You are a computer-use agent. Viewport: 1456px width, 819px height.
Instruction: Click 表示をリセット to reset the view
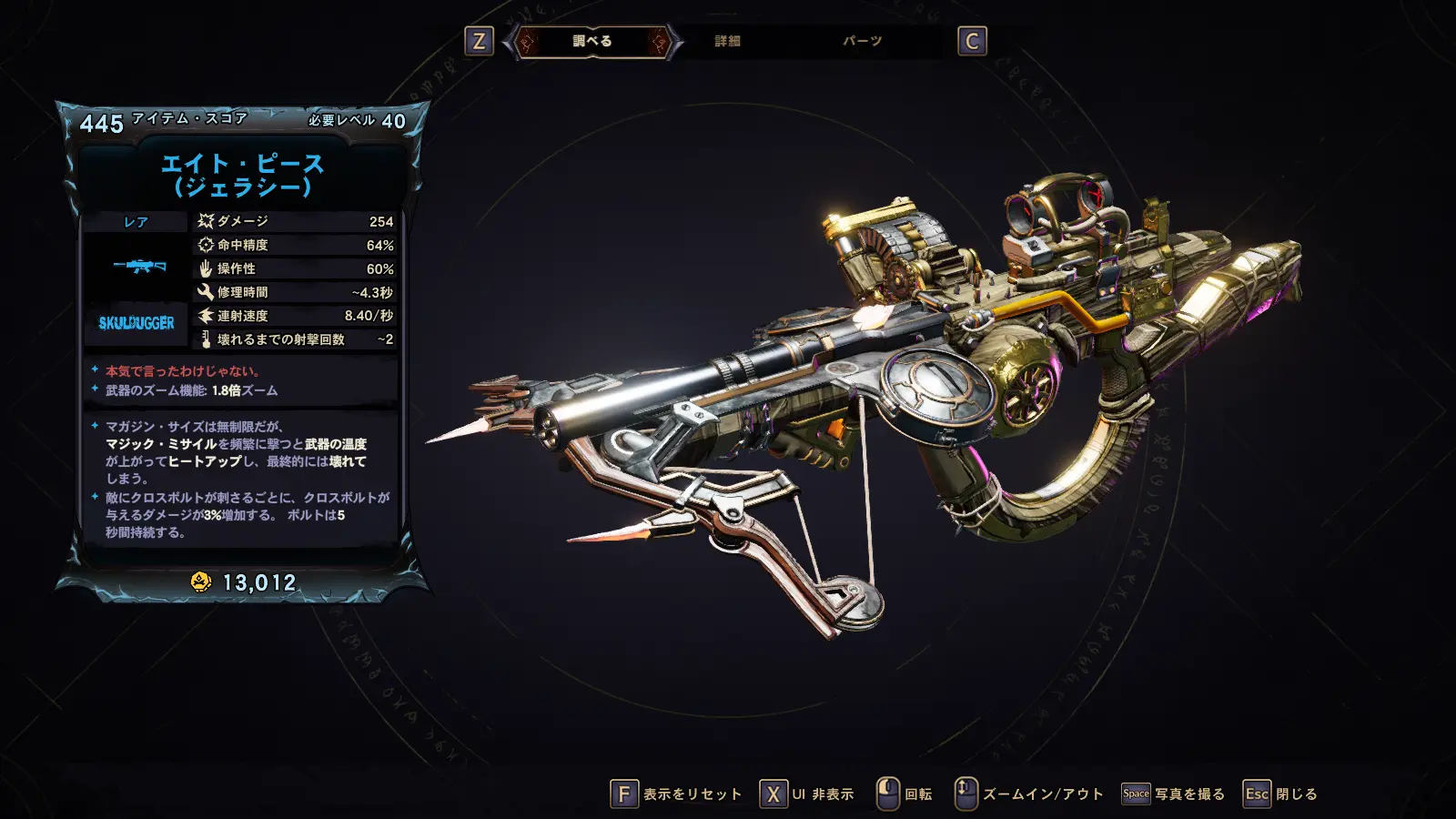tap(676, 794)
